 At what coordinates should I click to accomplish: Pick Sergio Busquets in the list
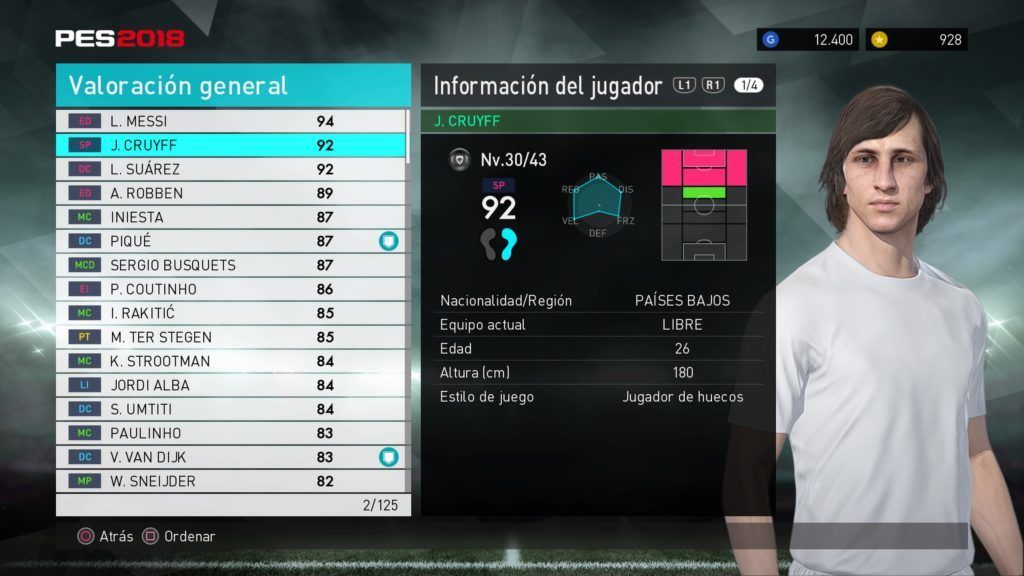click(x=232, y=265)
